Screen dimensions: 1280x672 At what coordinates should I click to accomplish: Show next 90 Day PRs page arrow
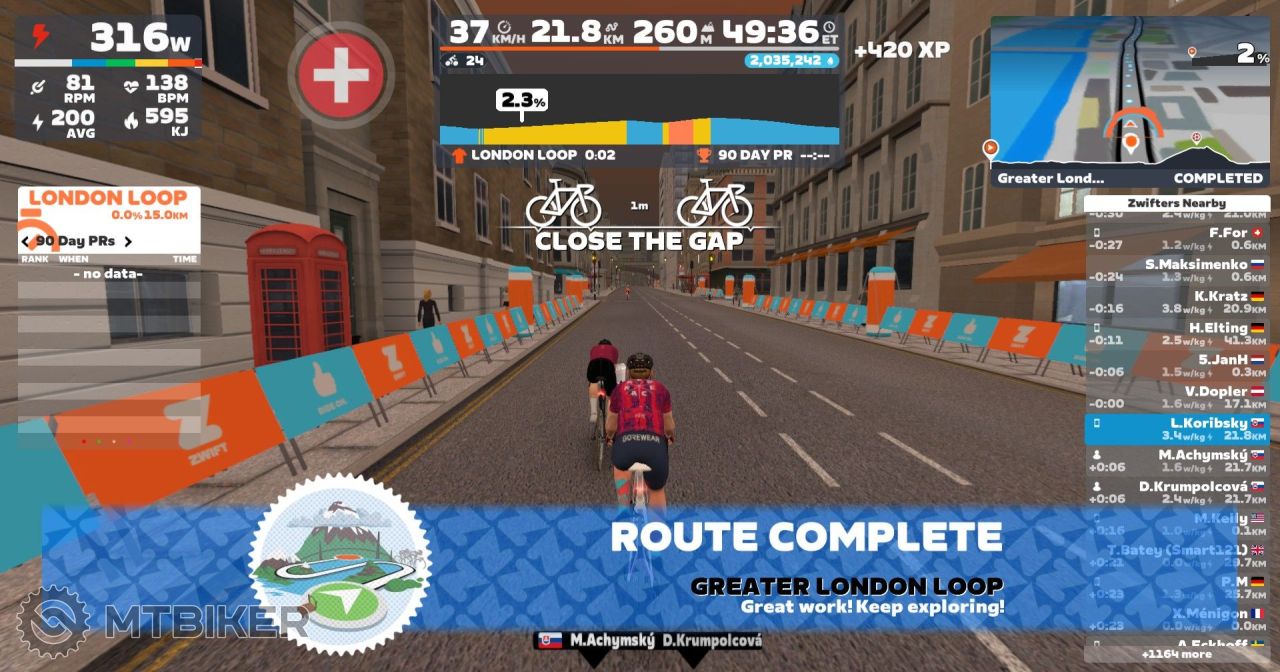click(128, 241)
